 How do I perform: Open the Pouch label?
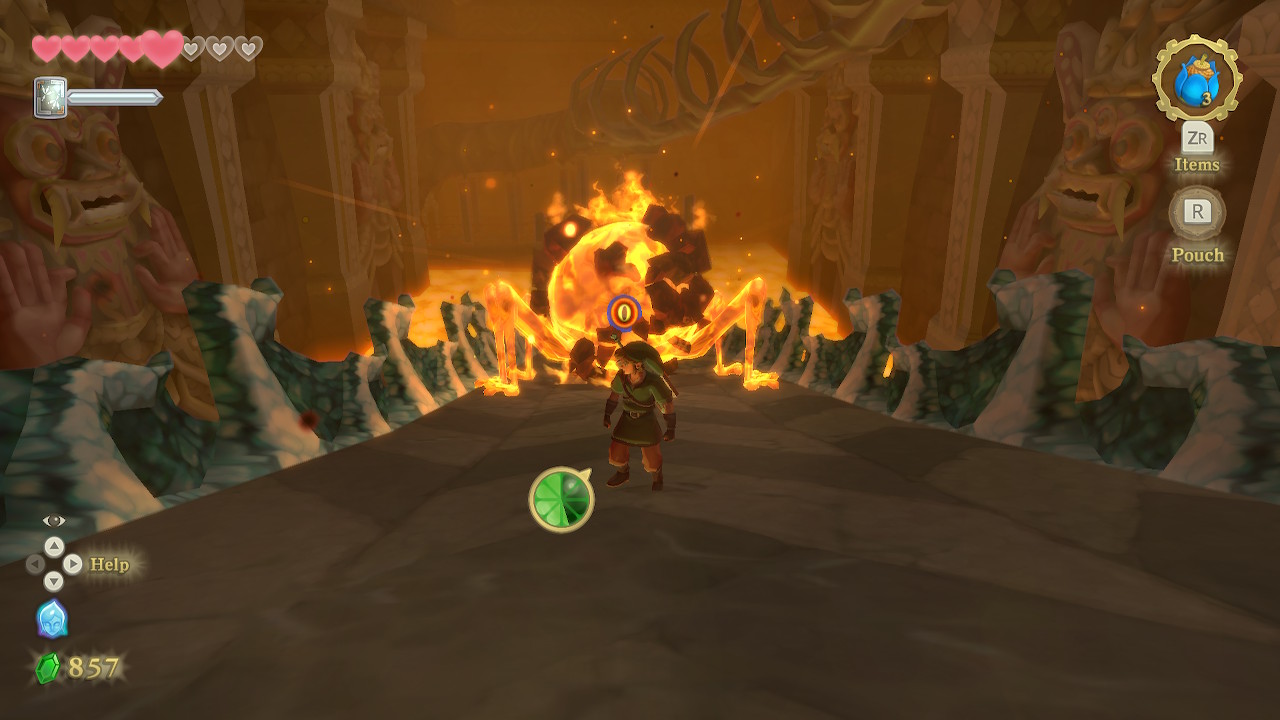tap(1197, 255)
